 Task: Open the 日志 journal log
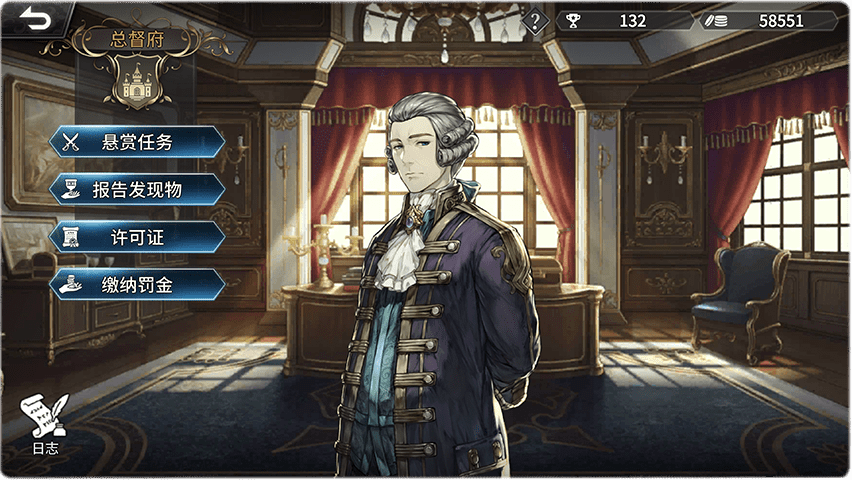coord(45,424)
